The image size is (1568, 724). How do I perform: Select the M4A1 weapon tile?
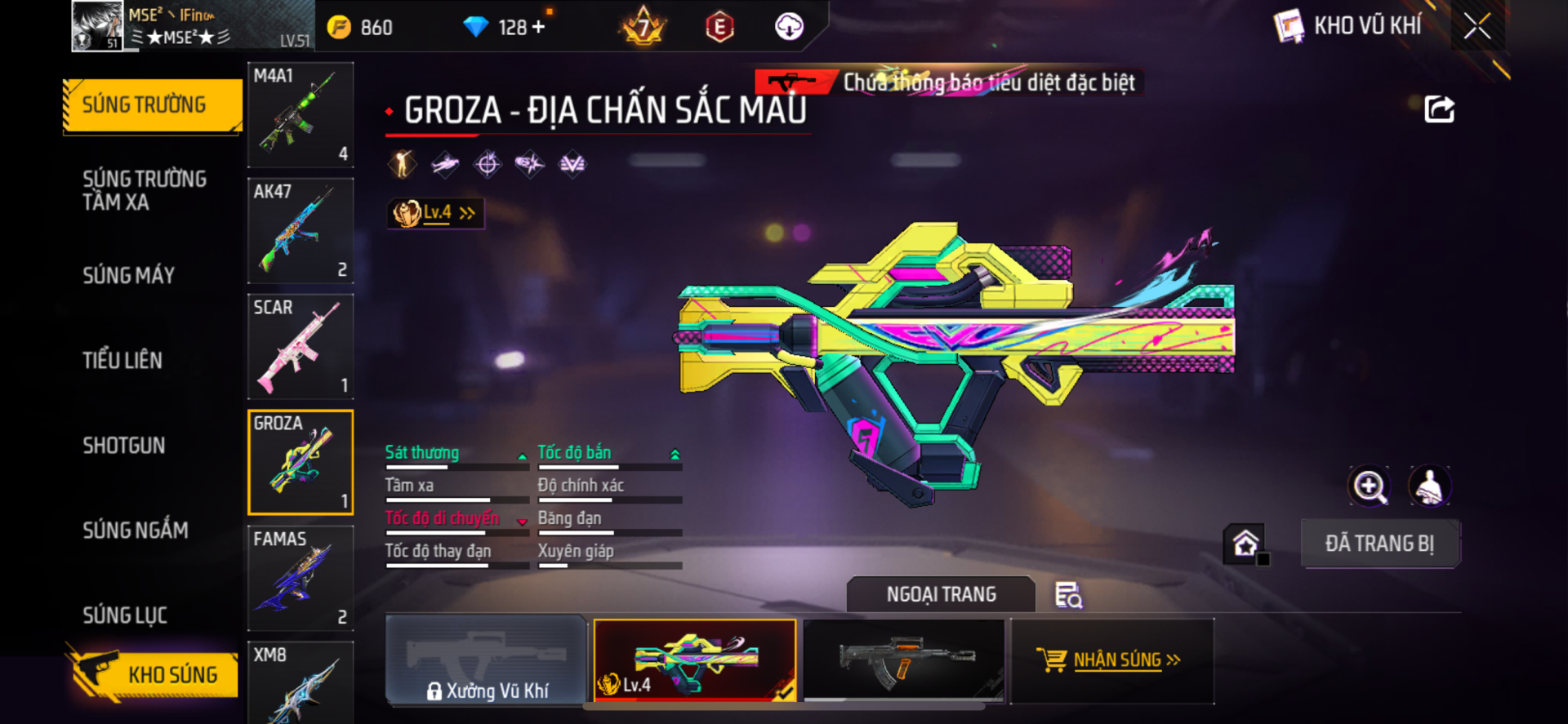(x=301, y=115)
